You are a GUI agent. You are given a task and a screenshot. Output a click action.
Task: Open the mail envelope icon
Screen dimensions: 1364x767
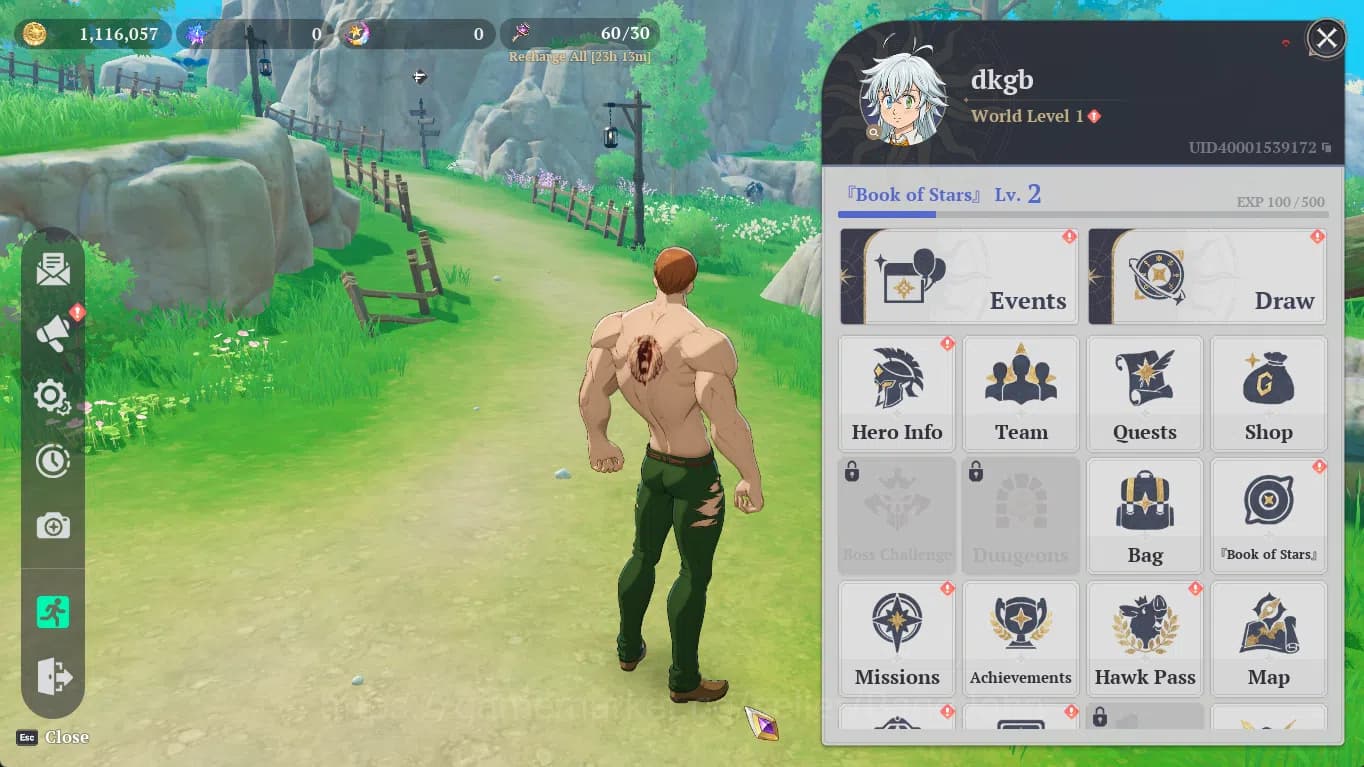[x=53, y=270]
